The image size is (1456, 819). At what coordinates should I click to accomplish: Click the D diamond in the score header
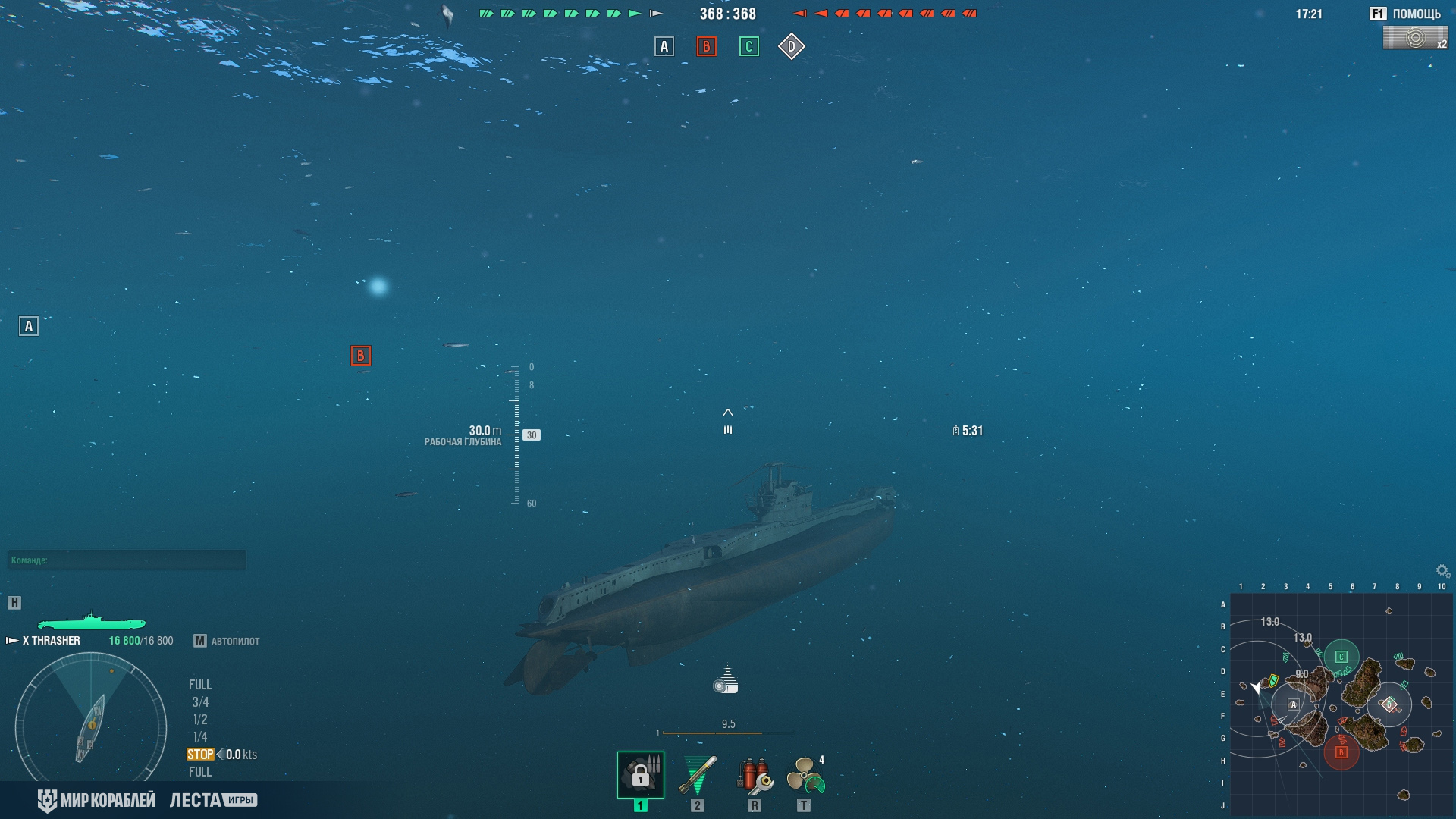tap(791, 47)
